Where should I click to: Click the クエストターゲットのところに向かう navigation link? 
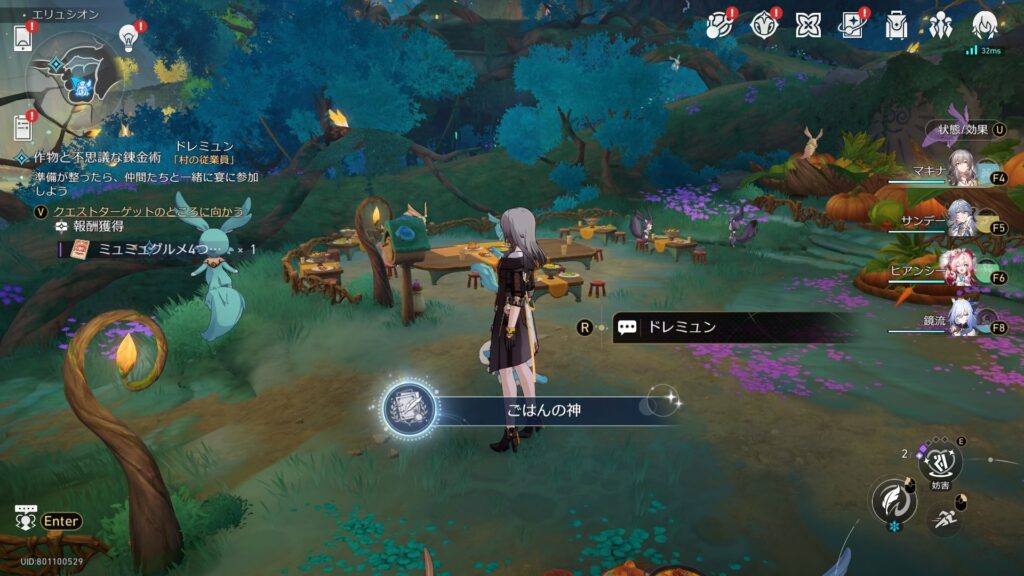click(148, 212)
